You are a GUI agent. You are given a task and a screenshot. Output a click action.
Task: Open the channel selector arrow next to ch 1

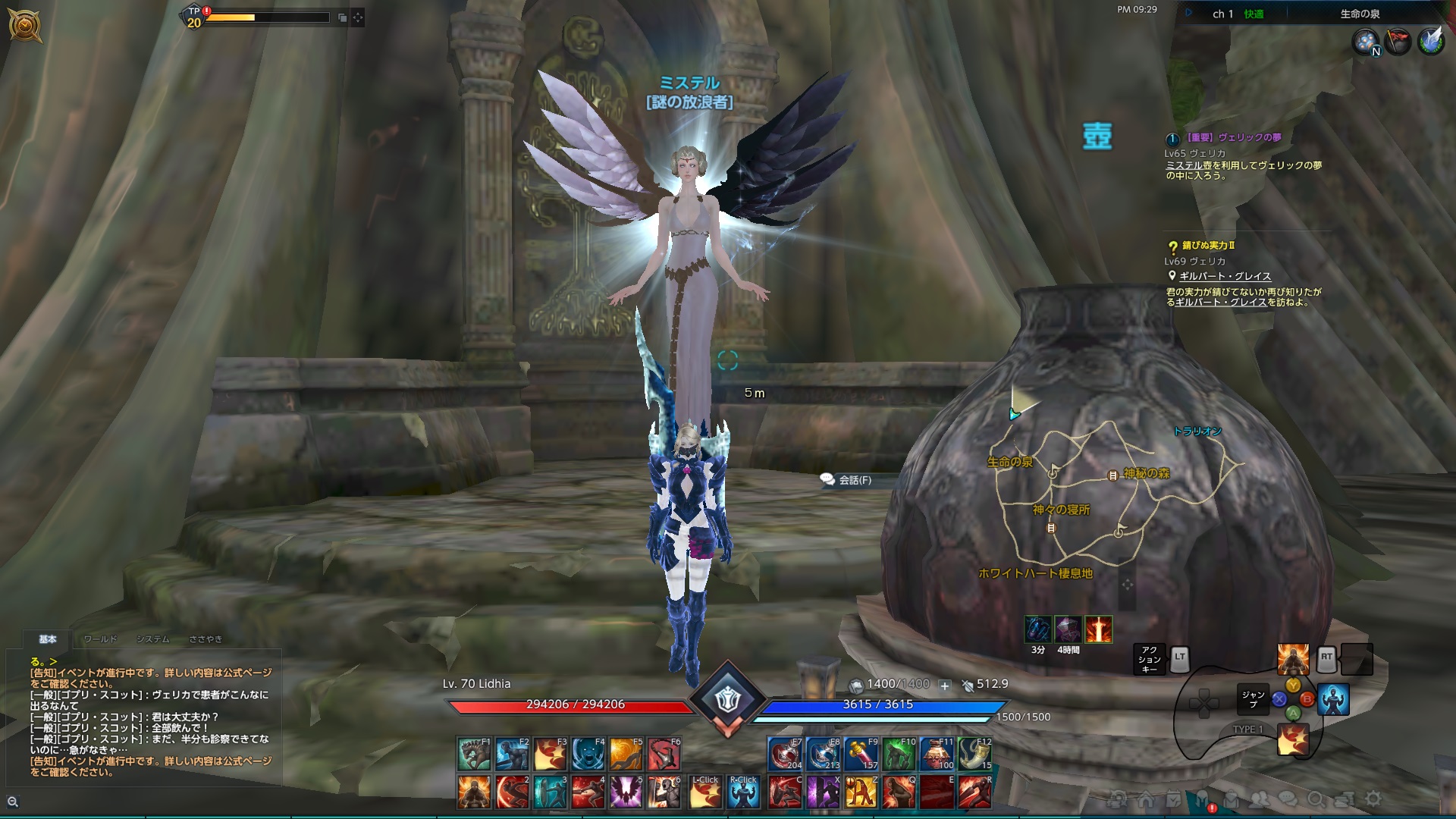(x=1188, y=12)
